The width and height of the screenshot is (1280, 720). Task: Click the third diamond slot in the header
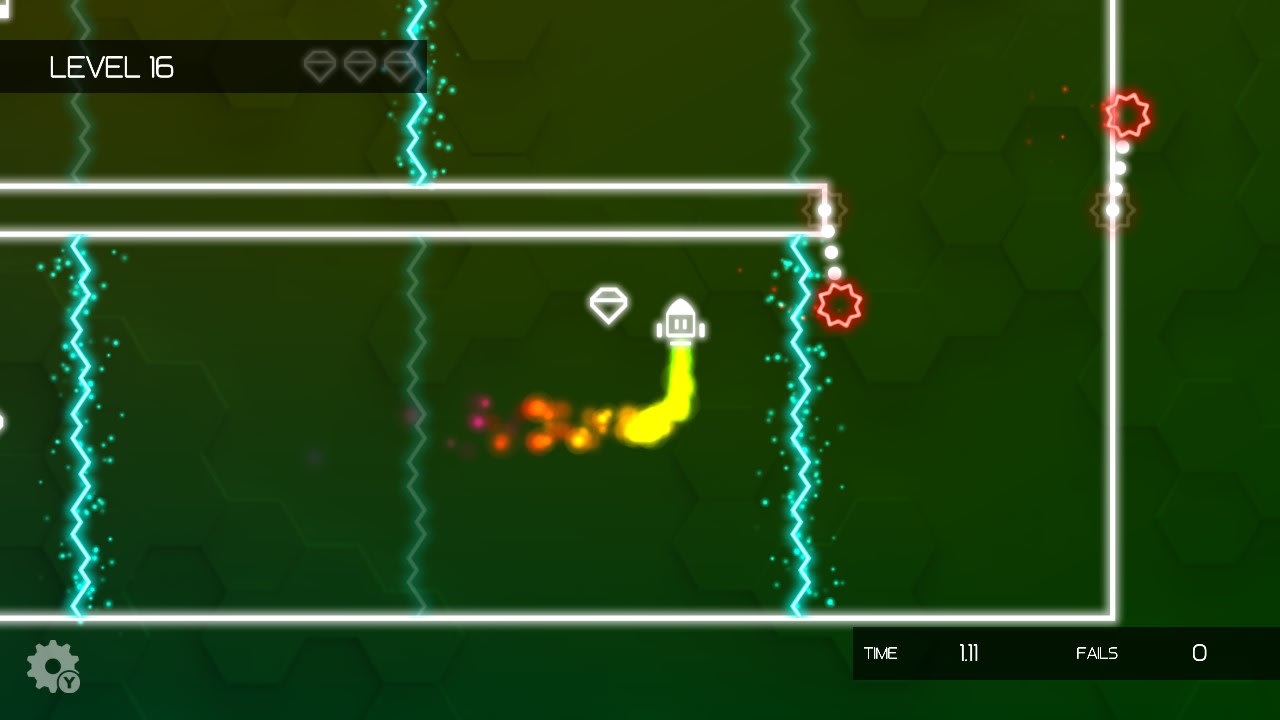click(x=400, y=66)
